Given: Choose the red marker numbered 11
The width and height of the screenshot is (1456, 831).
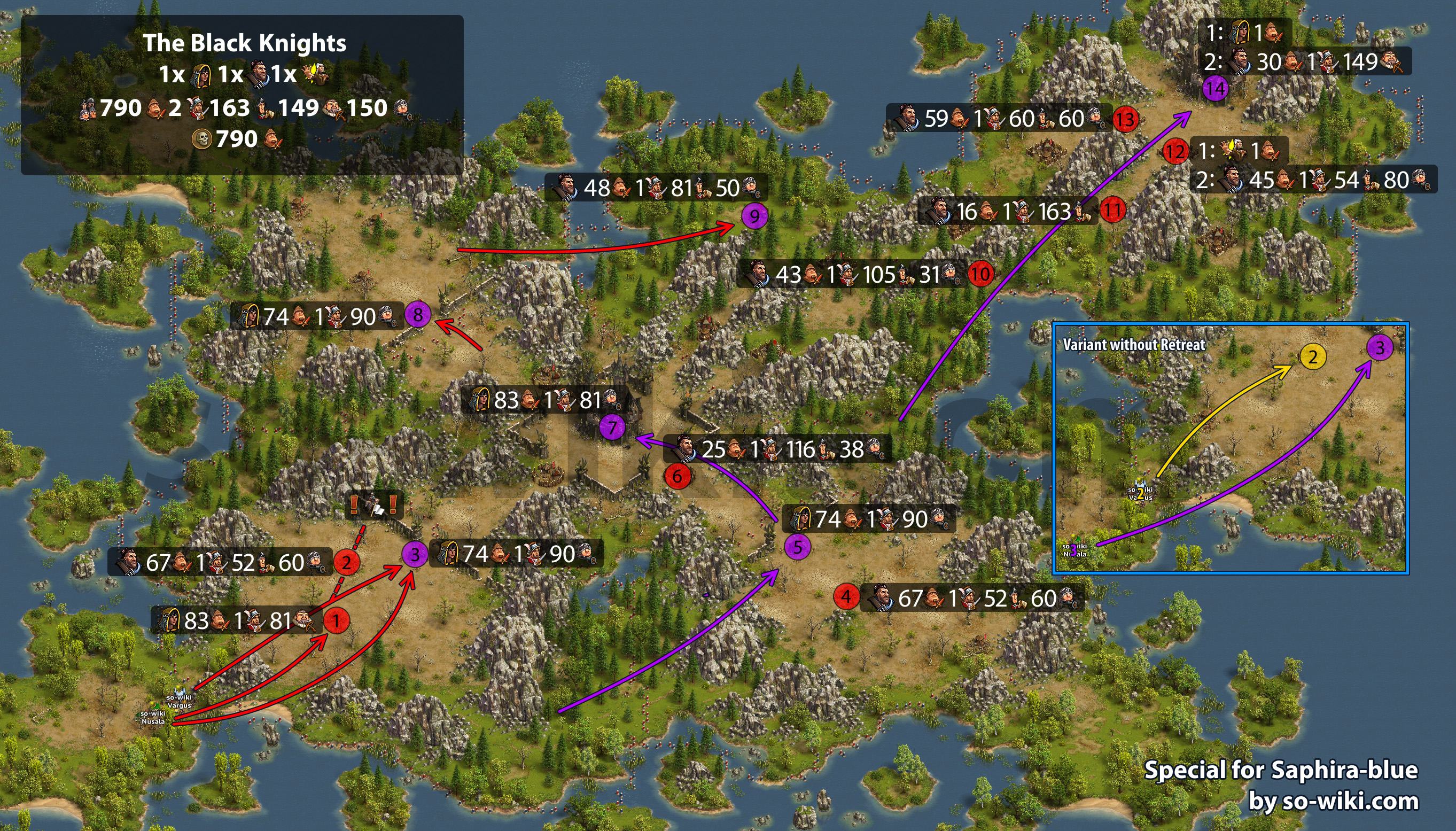Looking at the screenshot, I should tap(1112, 209).
